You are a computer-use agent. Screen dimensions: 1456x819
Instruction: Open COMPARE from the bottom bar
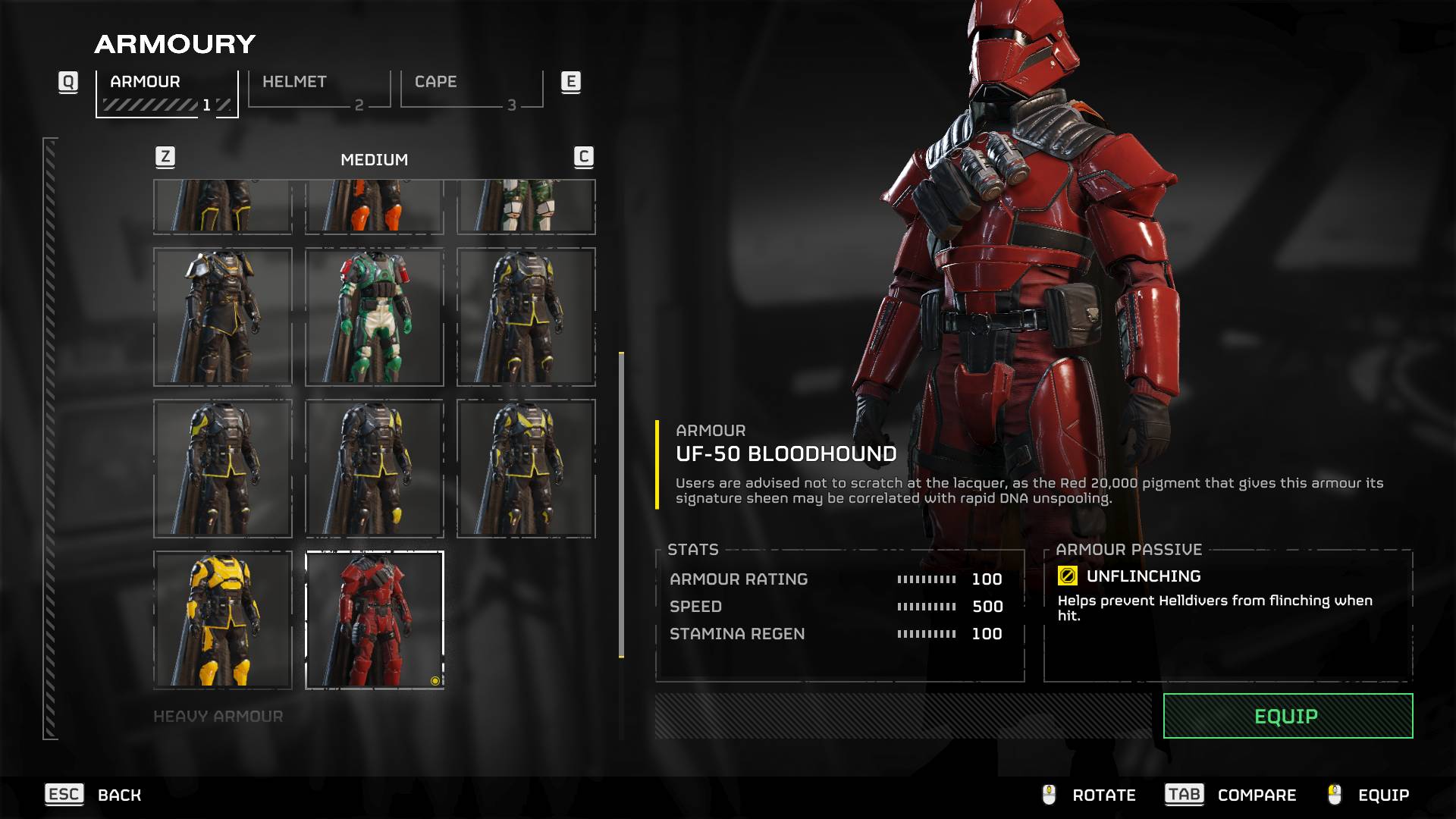coord(1257,795)
